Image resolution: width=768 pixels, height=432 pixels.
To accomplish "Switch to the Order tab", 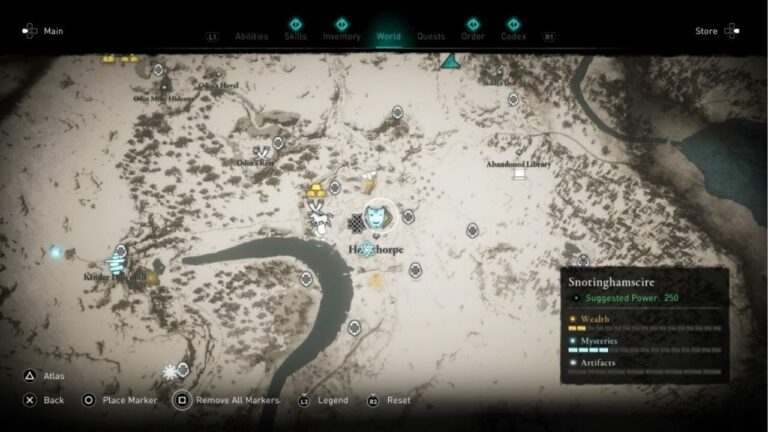I will click(x=473, y=36).
